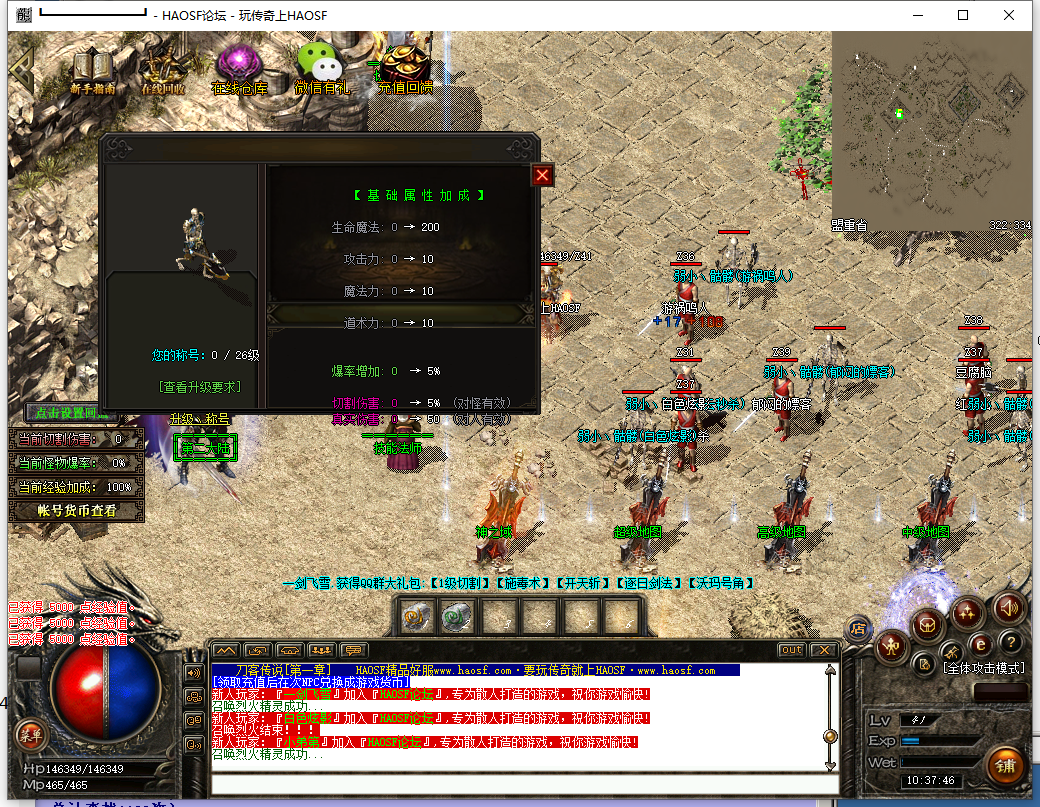This screenshot has height=807, width=1040.
Task: Open 查看升级要求 upgrade requirements link
Action: point(200,386)
